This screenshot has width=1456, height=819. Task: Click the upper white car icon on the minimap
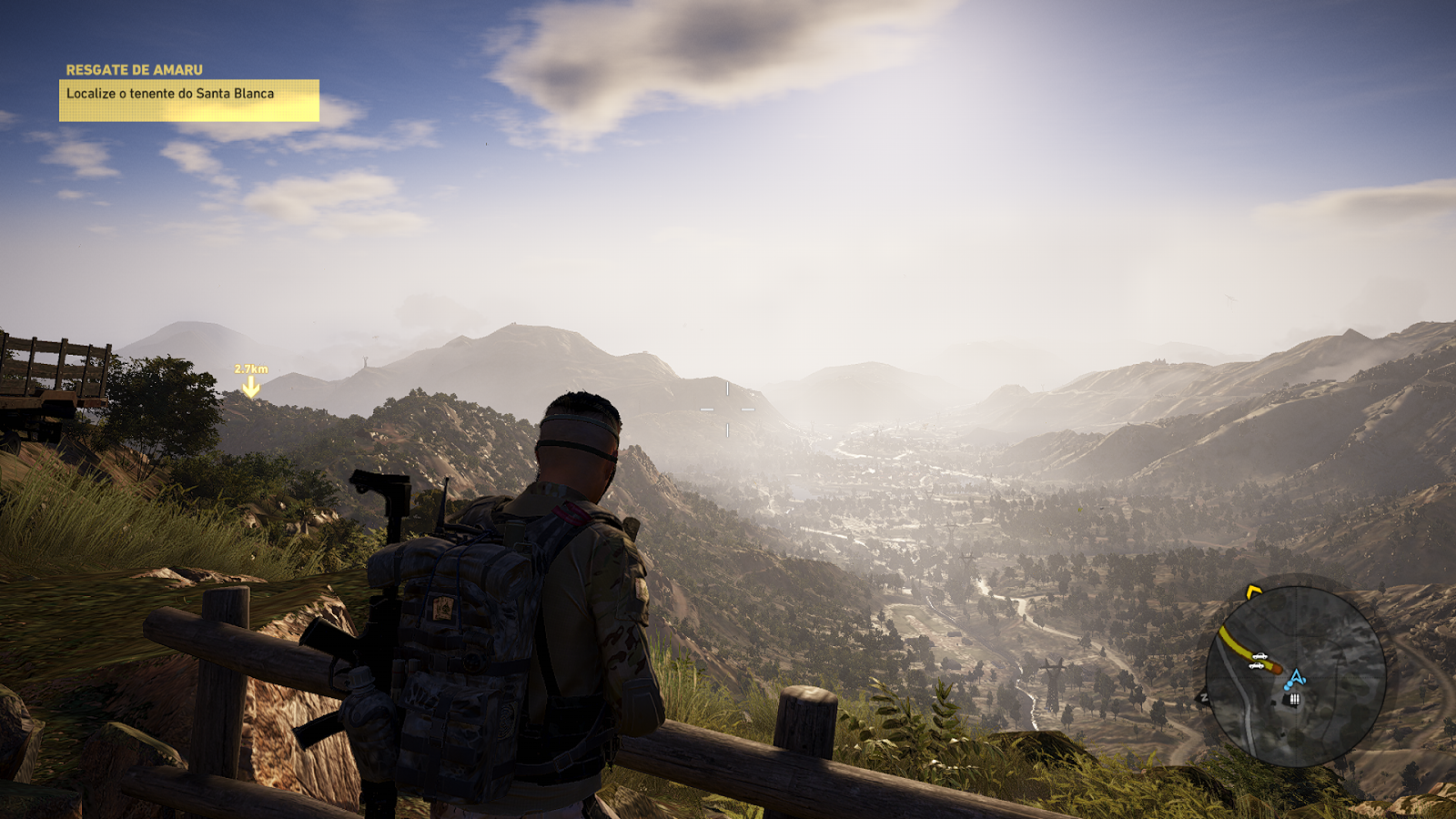(1260, 655)
